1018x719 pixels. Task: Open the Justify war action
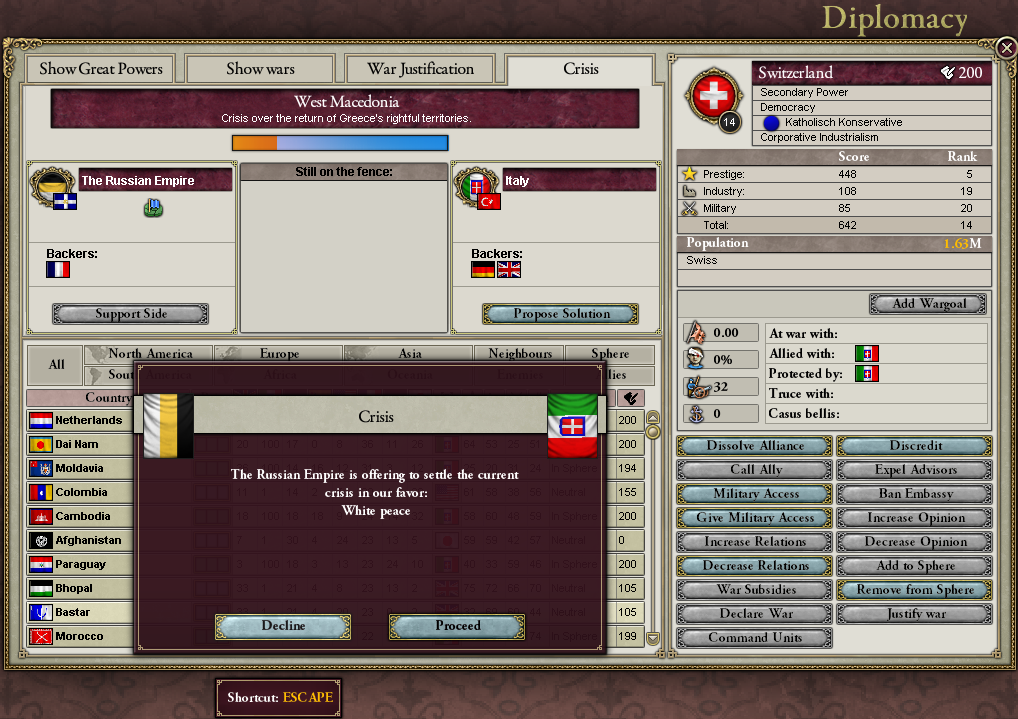tap(915, 614)
